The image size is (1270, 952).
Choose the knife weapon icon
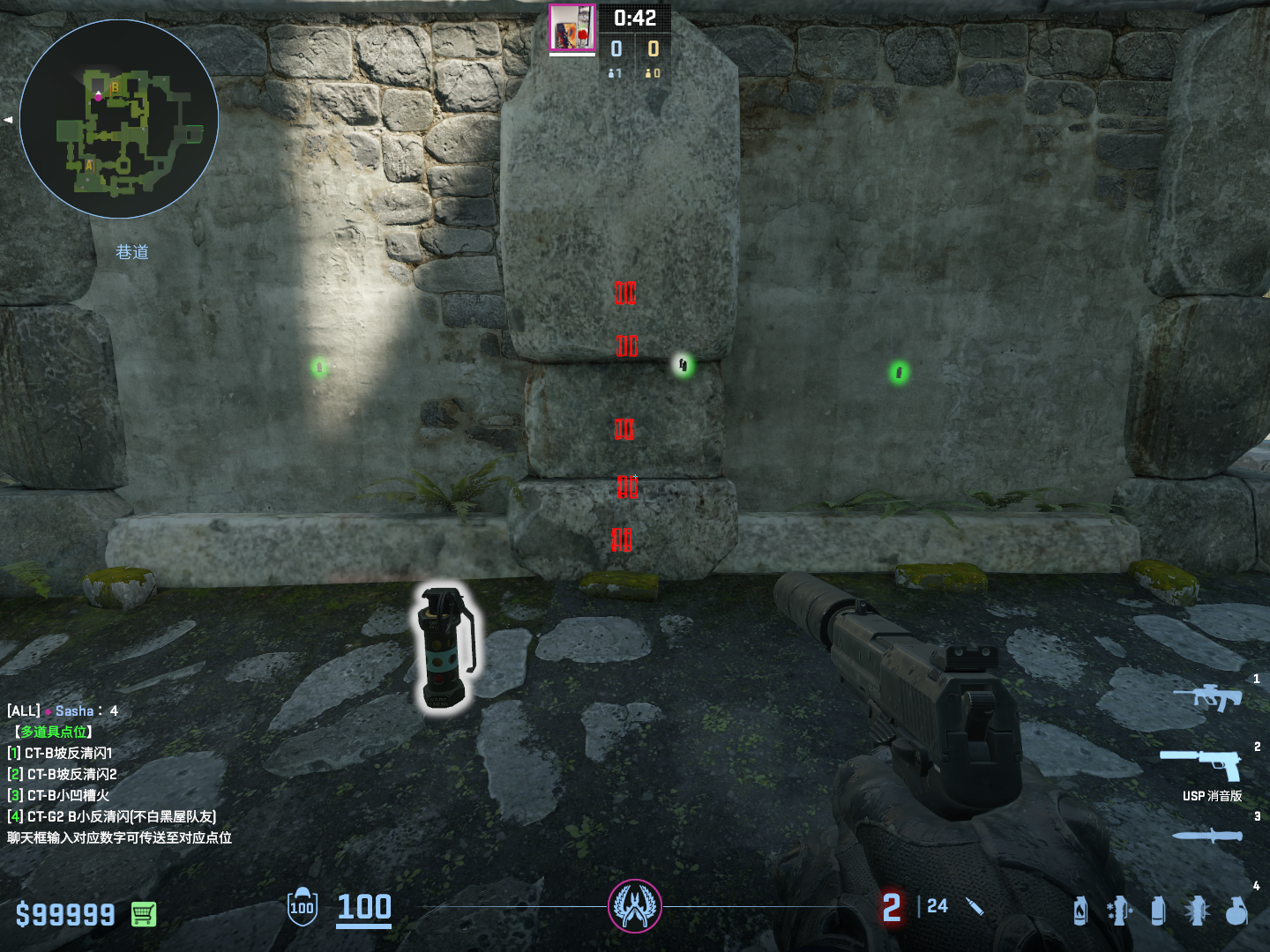click(x=1206, y=836)
